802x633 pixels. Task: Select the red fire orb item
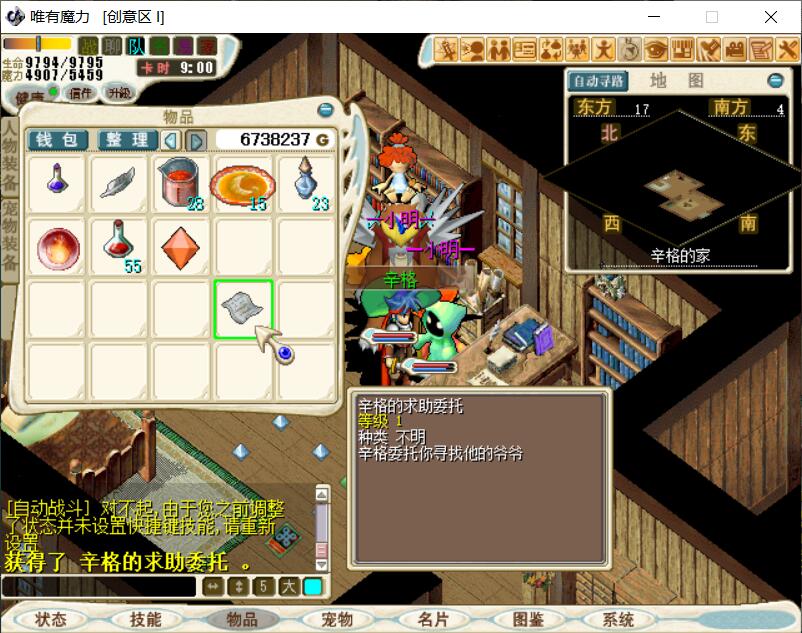pos(58,247)
